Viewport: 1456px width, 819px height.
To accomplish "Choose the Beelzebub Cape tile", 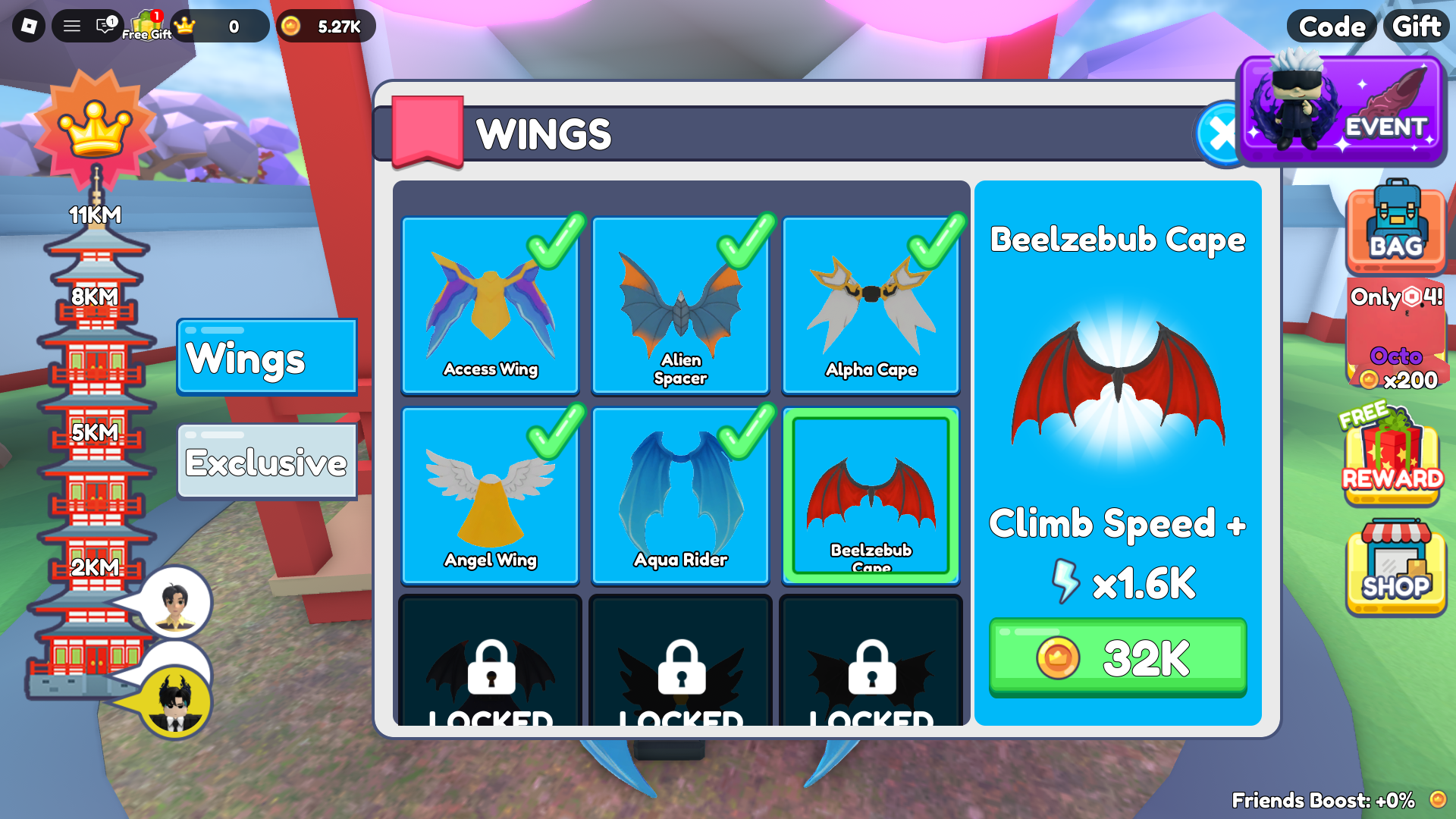I will 871,496.
